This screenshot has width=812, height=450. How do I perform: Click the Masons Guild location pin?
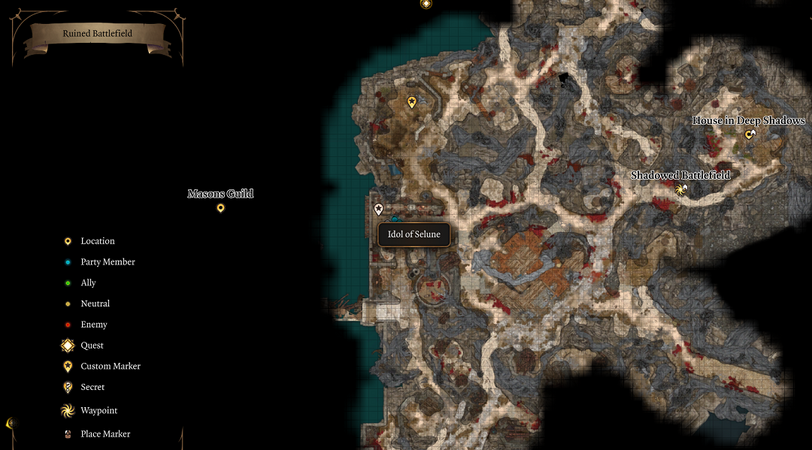[x=220, y=208]
